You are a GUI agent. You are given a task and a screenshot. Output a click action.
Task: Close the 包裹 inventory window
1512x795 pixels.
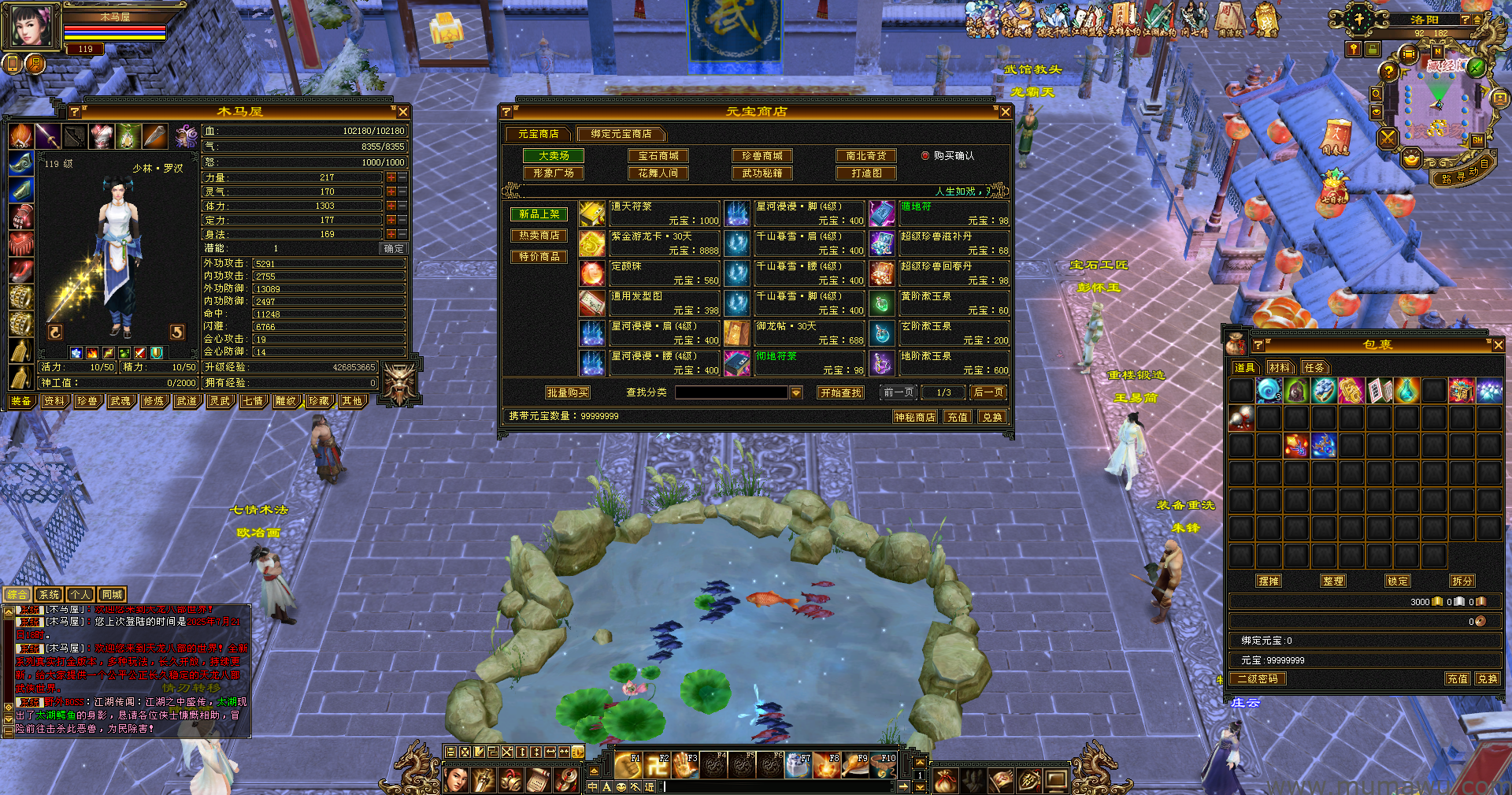1498,345
